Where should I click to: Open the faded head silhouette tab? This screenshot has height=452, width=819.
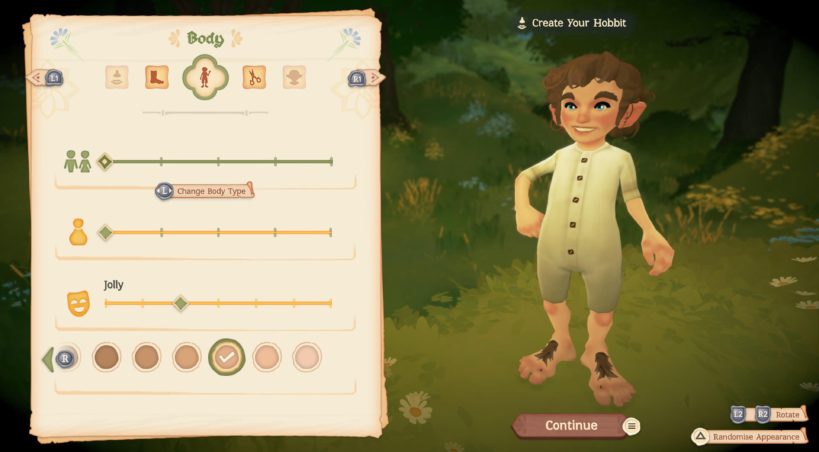294,77
